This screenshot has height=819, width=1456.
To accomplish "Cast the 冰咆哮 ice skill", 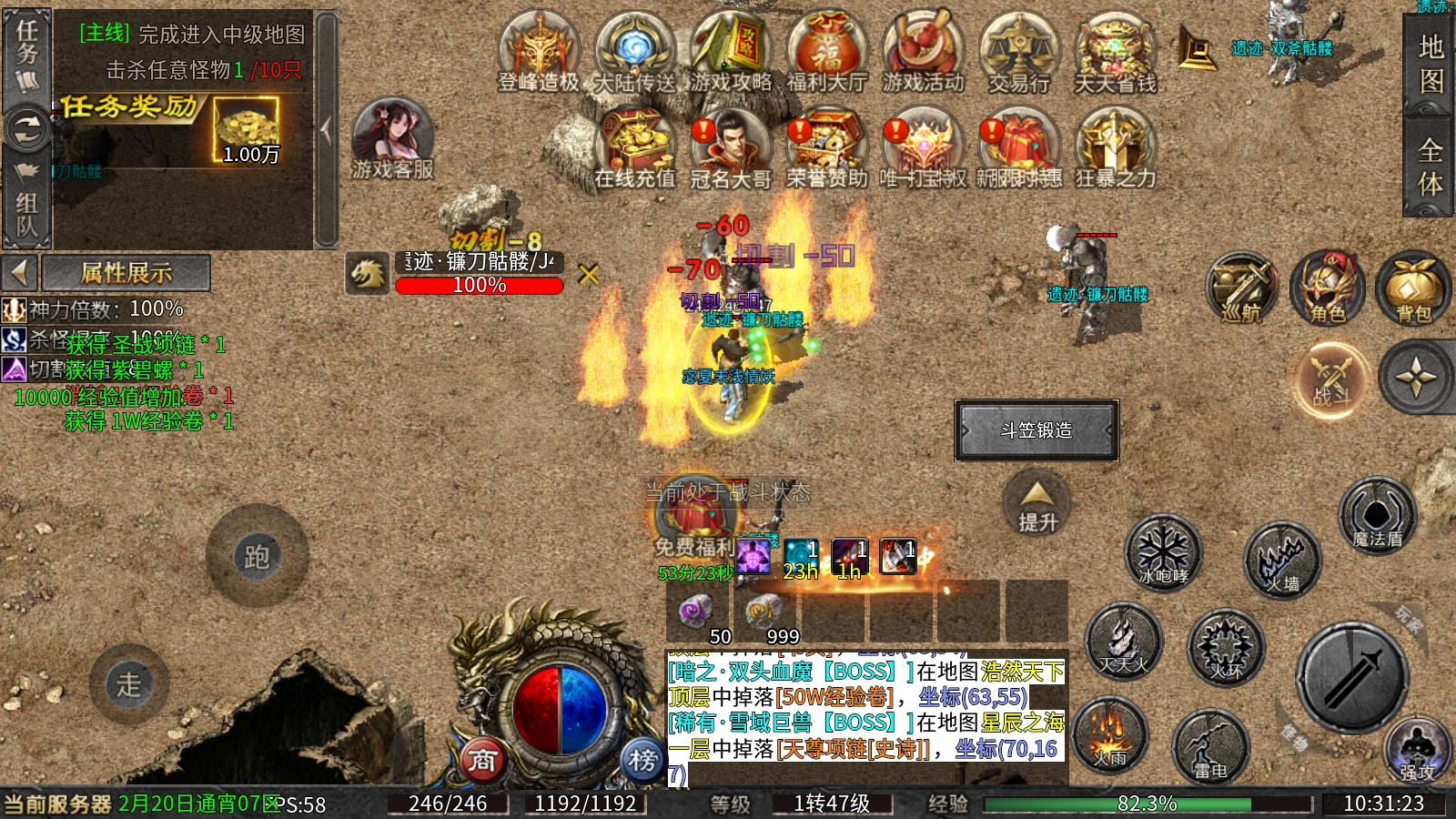I will [x=1164, y=552].
